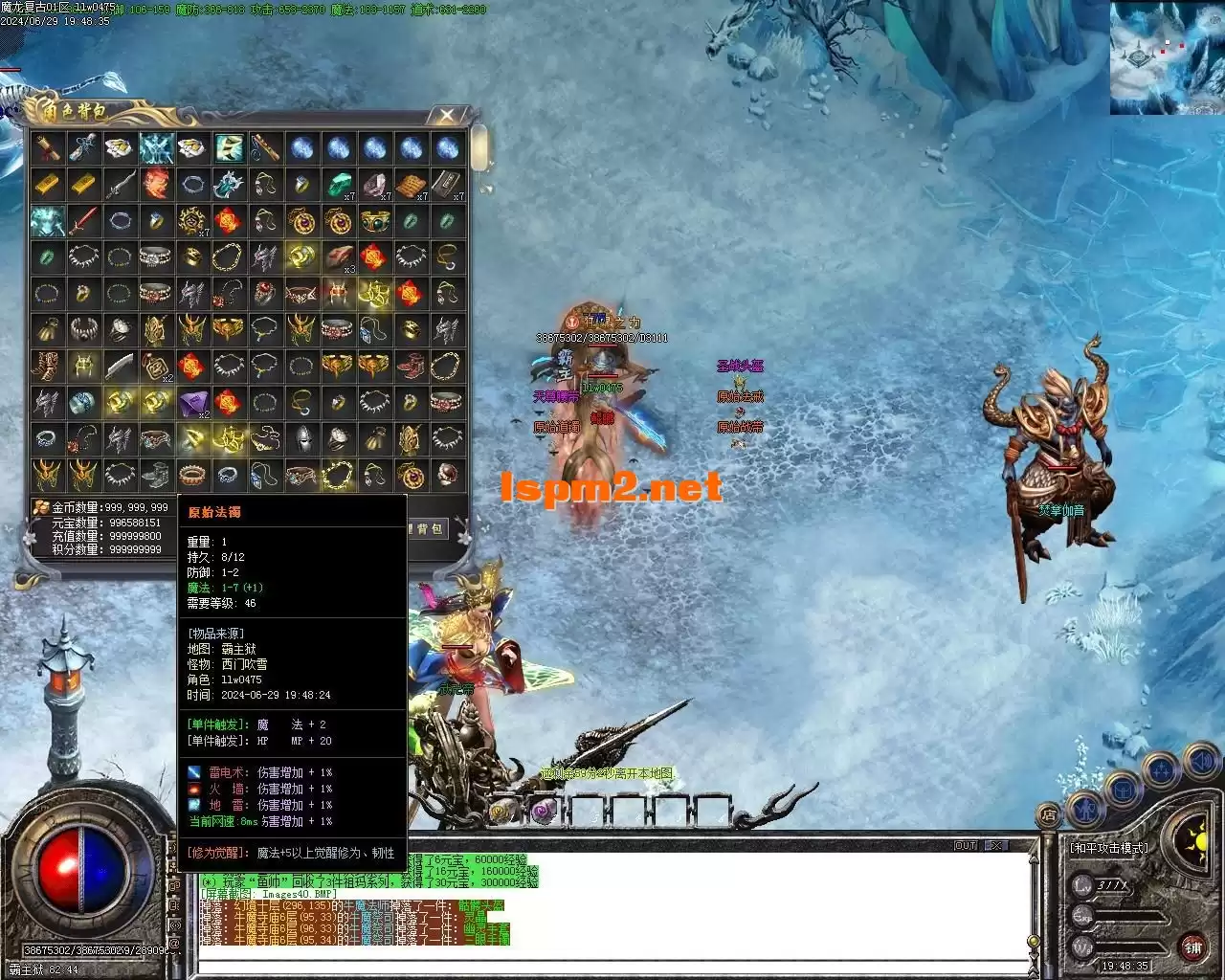Open the minimap in the corner

(1167, 57)
